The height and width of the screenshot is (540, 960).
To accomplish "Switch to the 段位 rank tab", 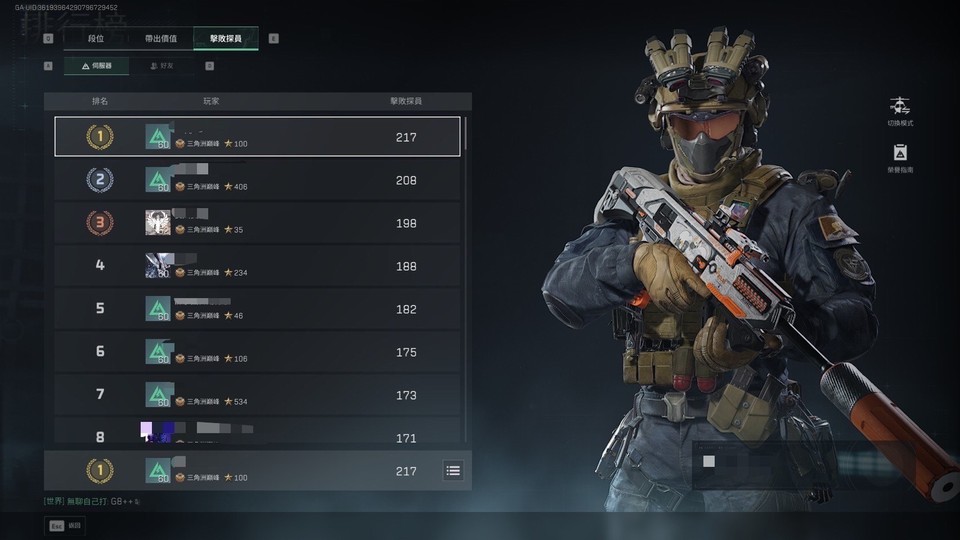I will (96, 39).
